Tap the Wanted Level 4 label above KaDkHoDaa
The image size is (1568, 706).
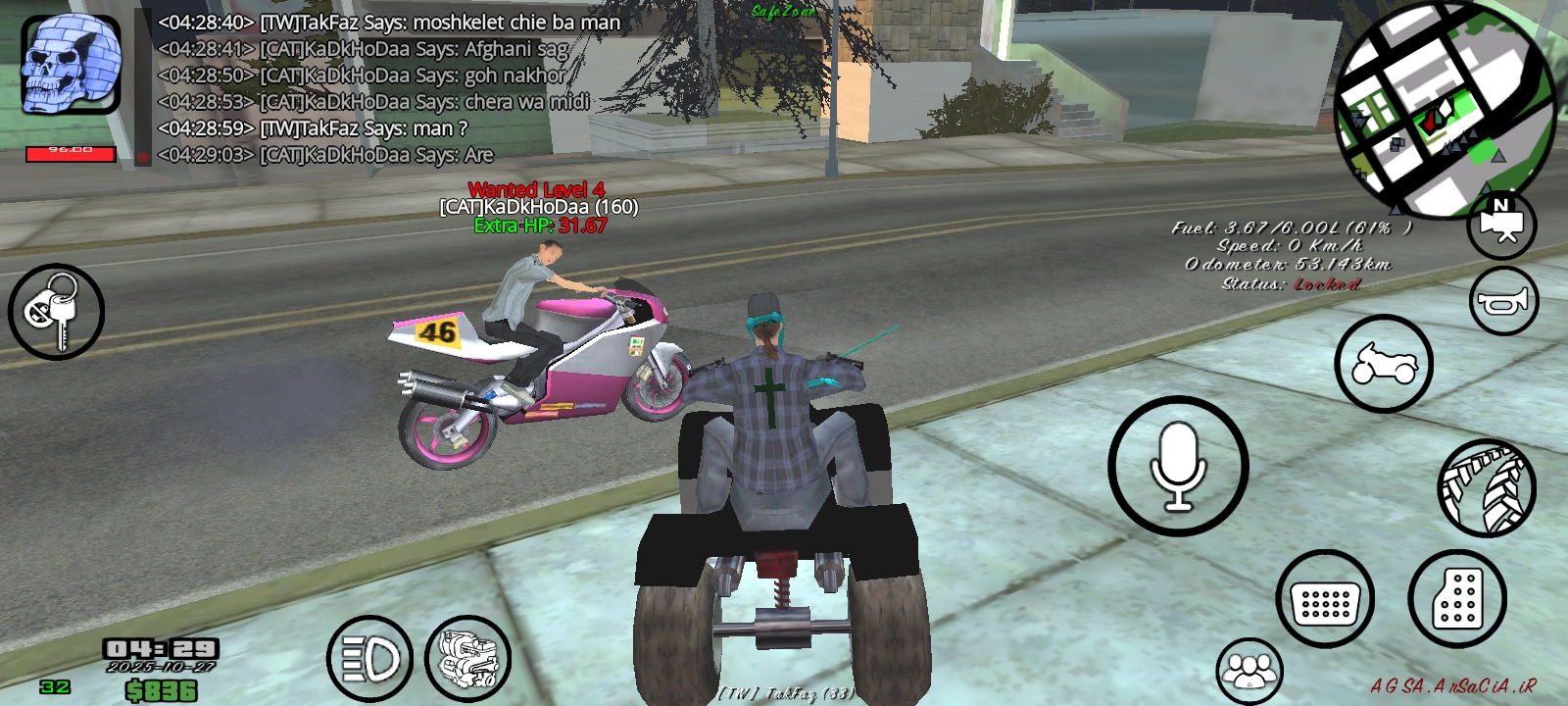tap(537, 188)
